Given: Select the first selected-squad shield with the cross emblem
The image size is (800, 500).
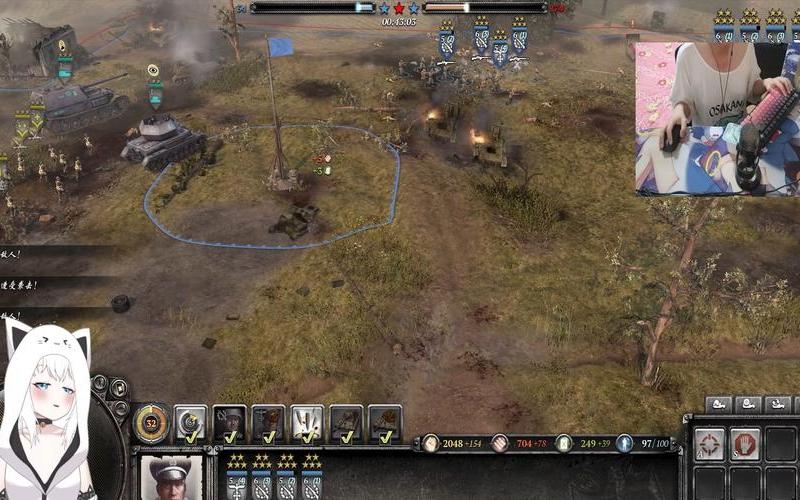Looking at the screenshot, I should click(237, 481).
